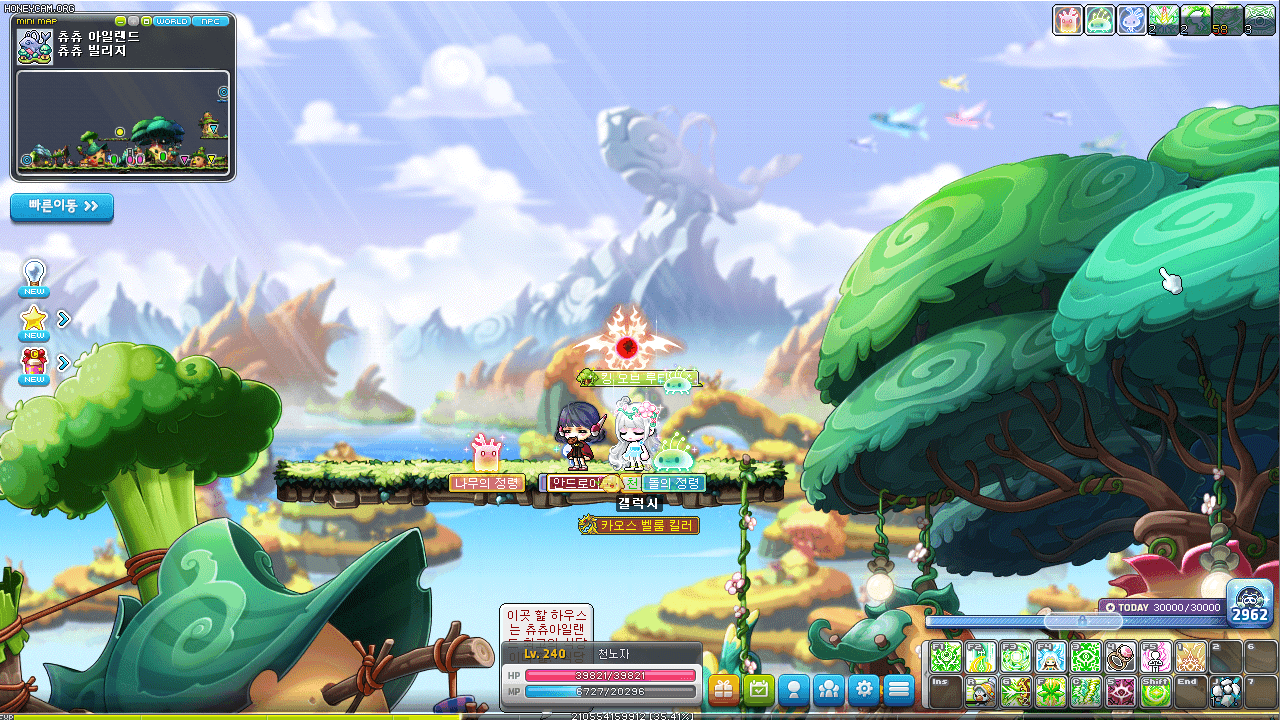Viewport: 1280px width, 720px height.
Task: Select the blue rabbit spirit buff icon
Action: [x=1132, y=20]
